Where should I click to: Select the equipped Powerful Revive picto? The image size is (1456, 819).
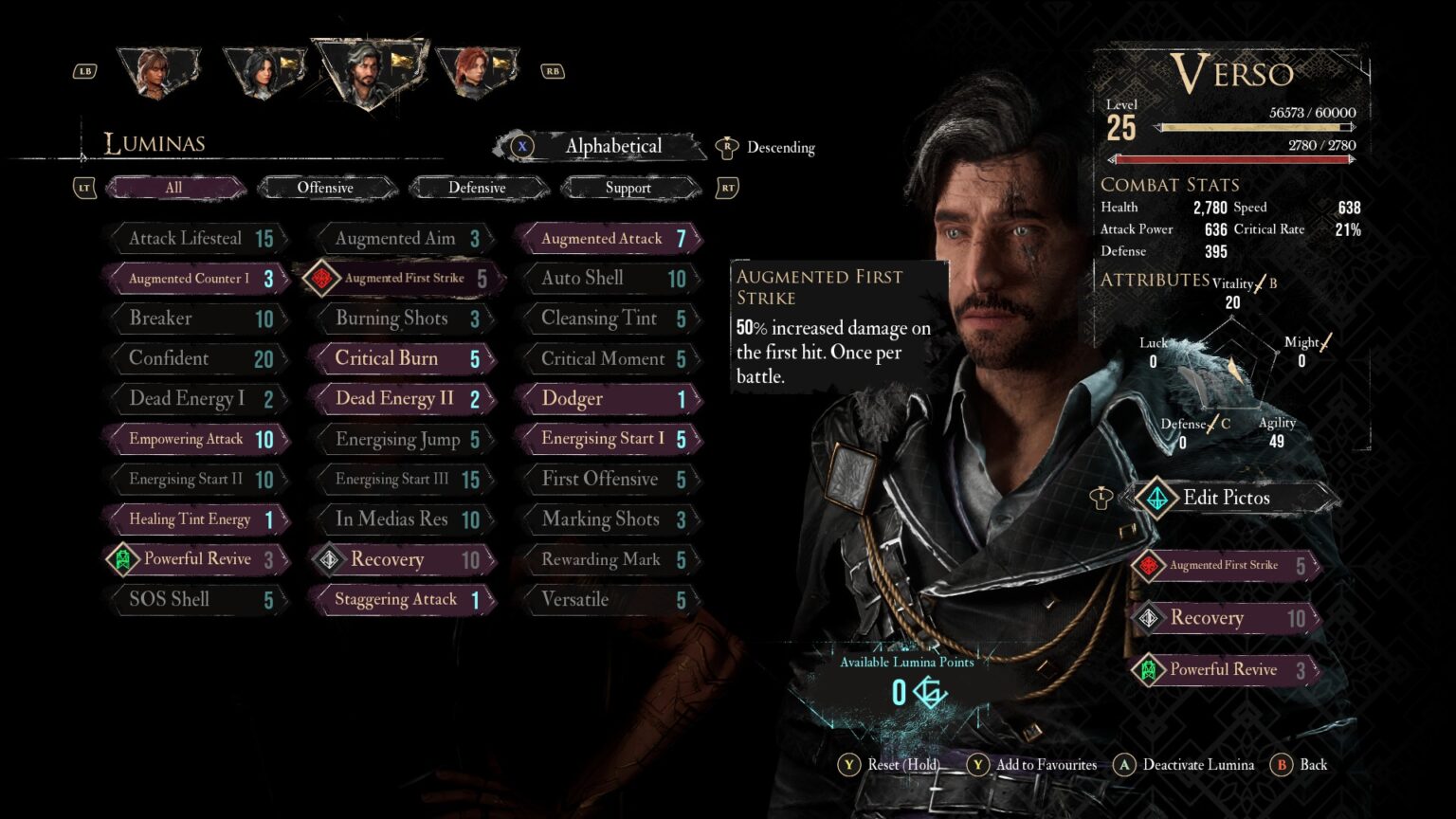pyautogui.click(x=1226, y=670)
